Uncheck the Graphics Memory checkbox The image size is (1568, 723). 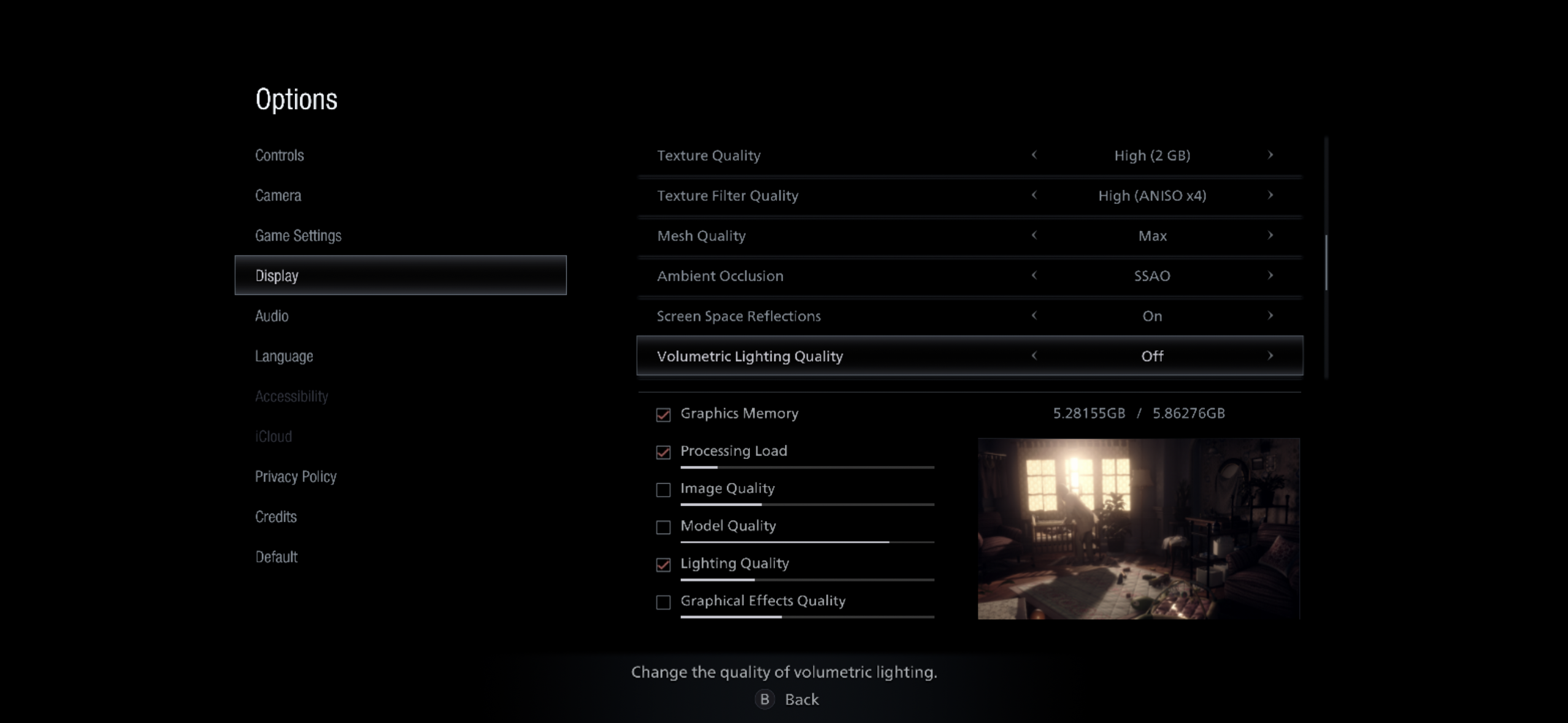663,415
